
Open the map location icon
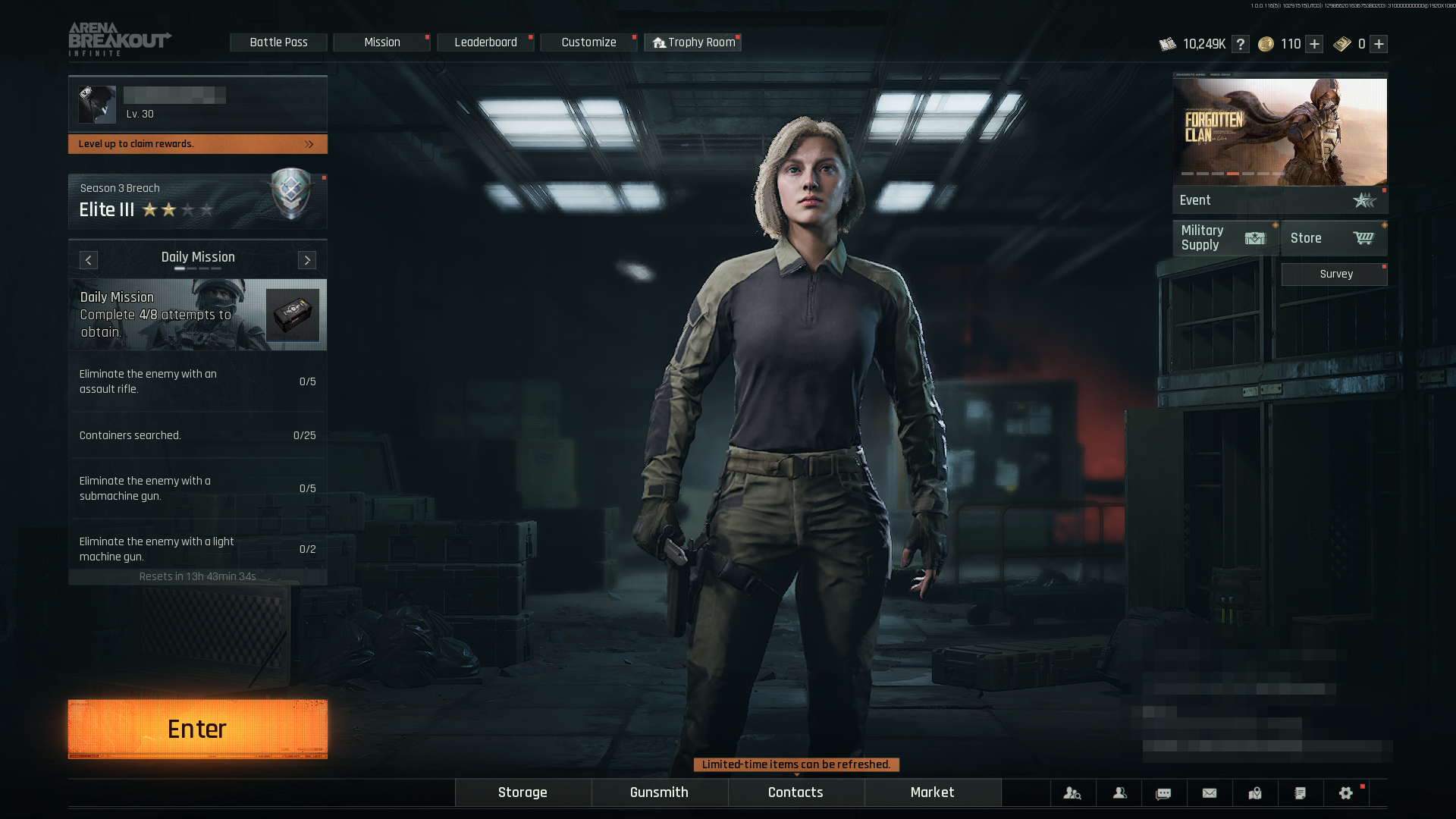pyautogui.click(x=1255, y=792)
